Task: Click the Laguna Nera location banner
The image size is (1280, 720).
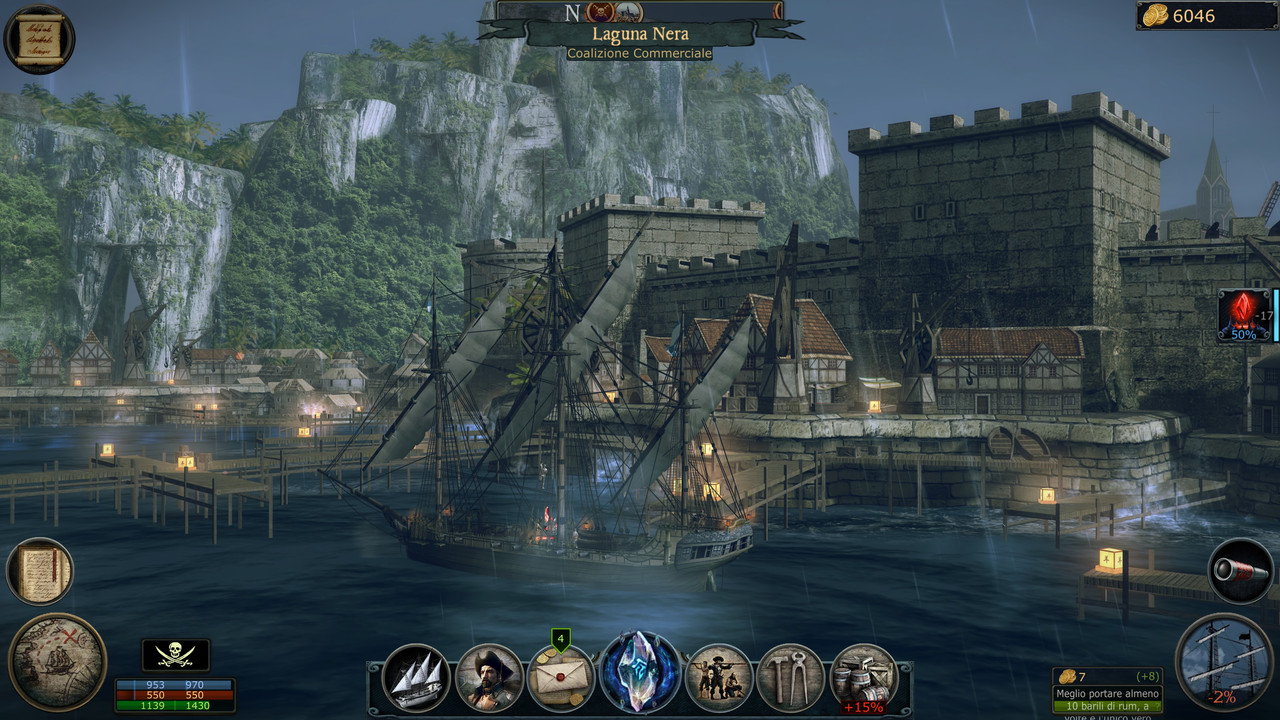Action: tap(640, 34)
